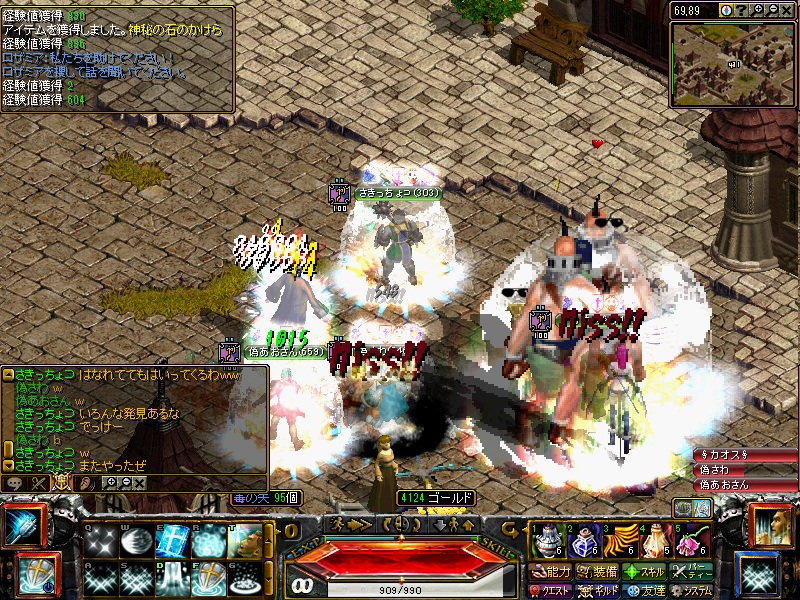The height and width of the screenshot is (600, 800).
Task: Open the 能力 (abilities) menu
Action: [x=551, y=572]
